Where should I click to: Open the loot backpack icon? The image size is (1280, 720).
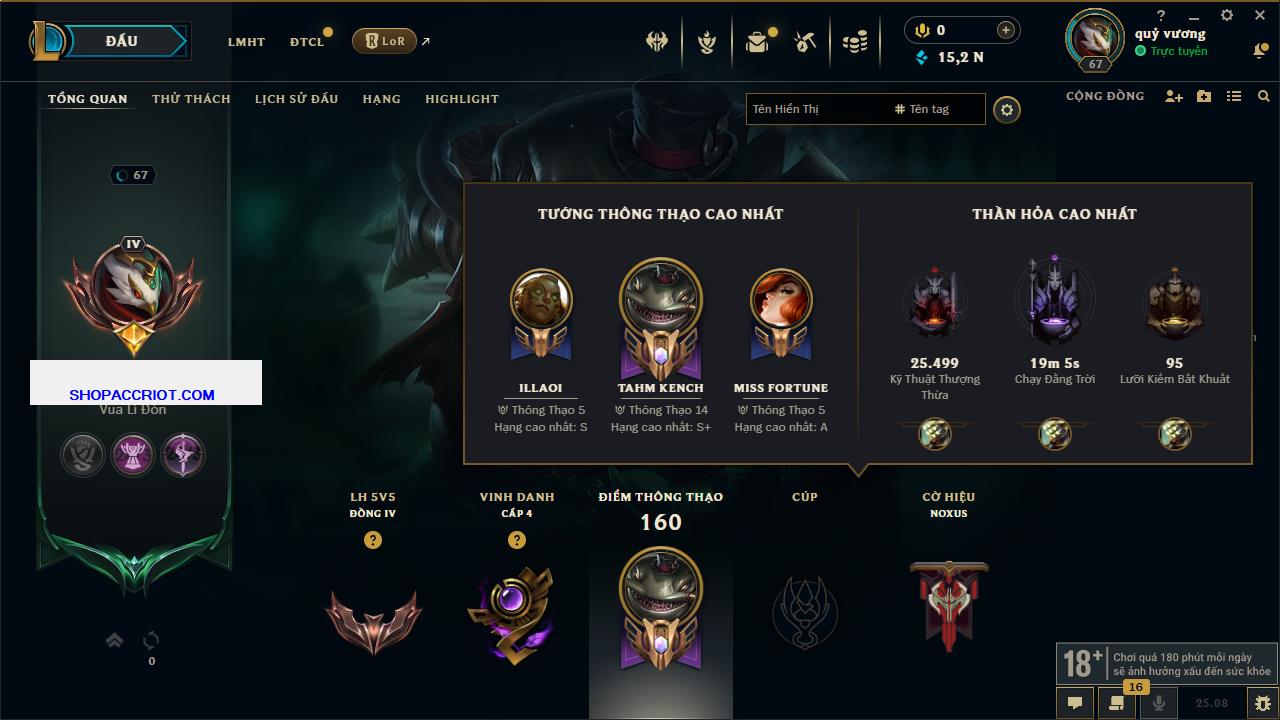click(757, 42)
